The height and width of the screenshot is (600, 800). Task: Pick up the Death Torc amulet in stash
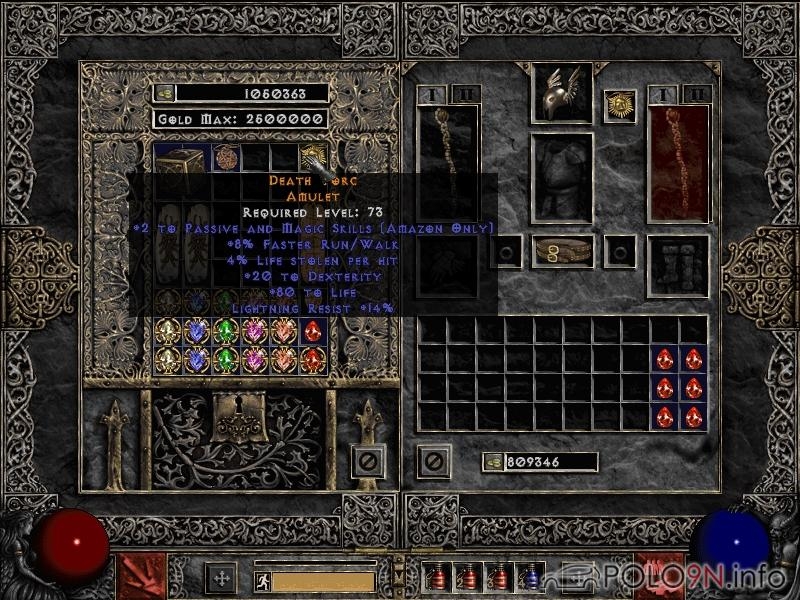(313, 157)
